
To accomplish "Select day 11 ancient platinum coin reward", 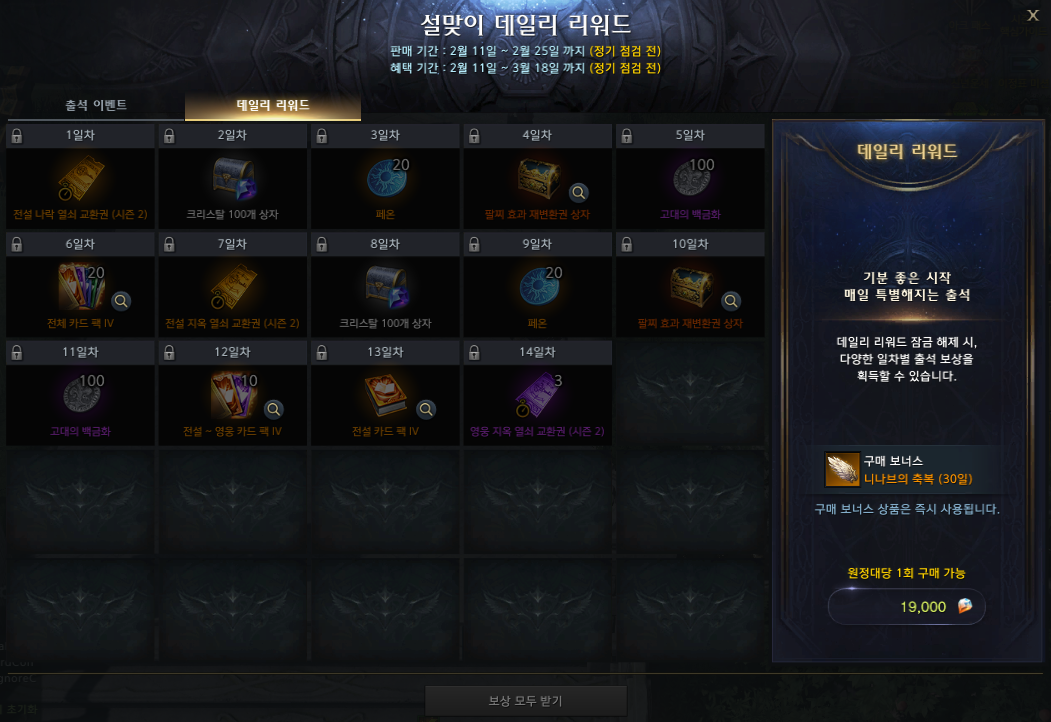I will pos(80,397).
